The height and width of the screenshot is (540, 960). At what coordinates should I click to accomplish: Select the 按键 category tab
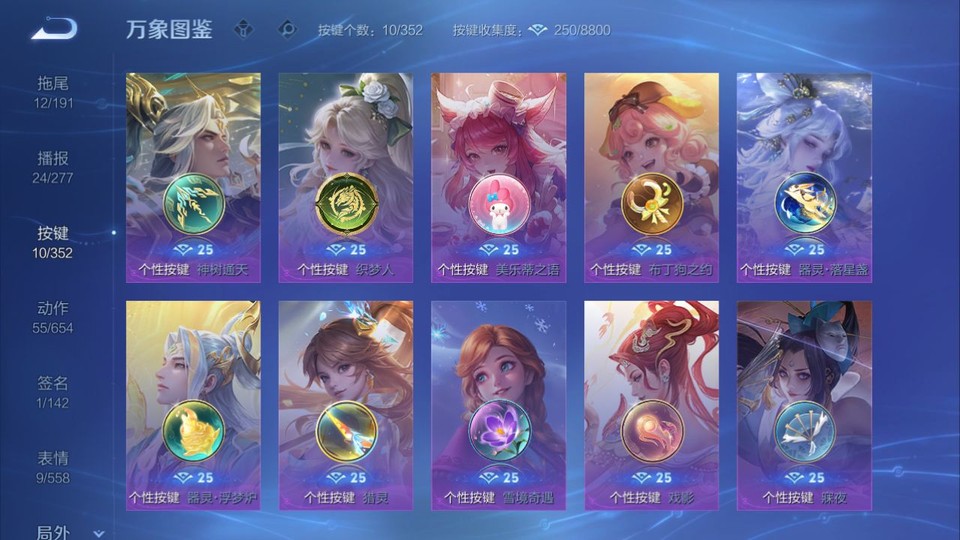click(x=54, y=241)
